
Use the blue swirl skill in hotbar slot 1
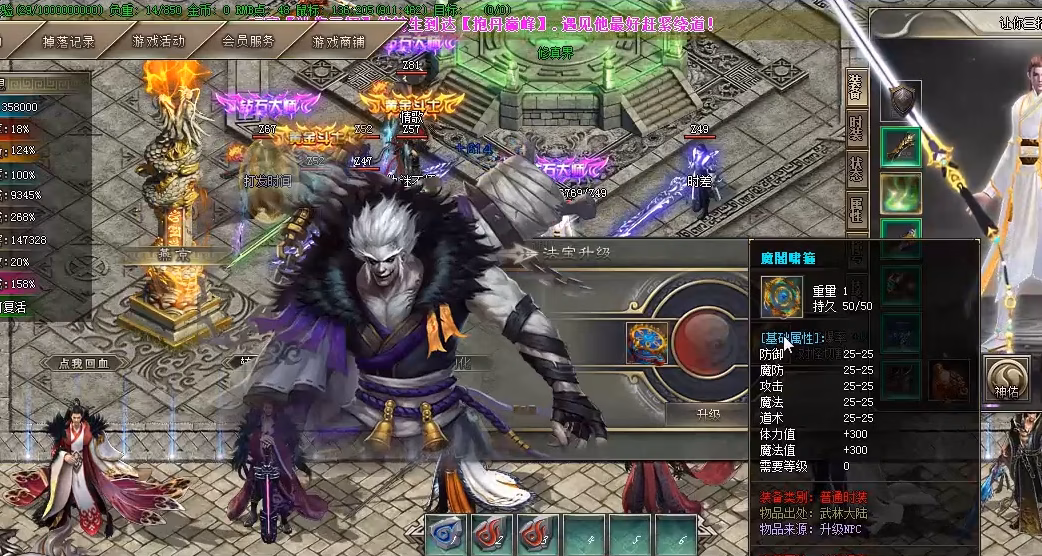tap(446, 535)
